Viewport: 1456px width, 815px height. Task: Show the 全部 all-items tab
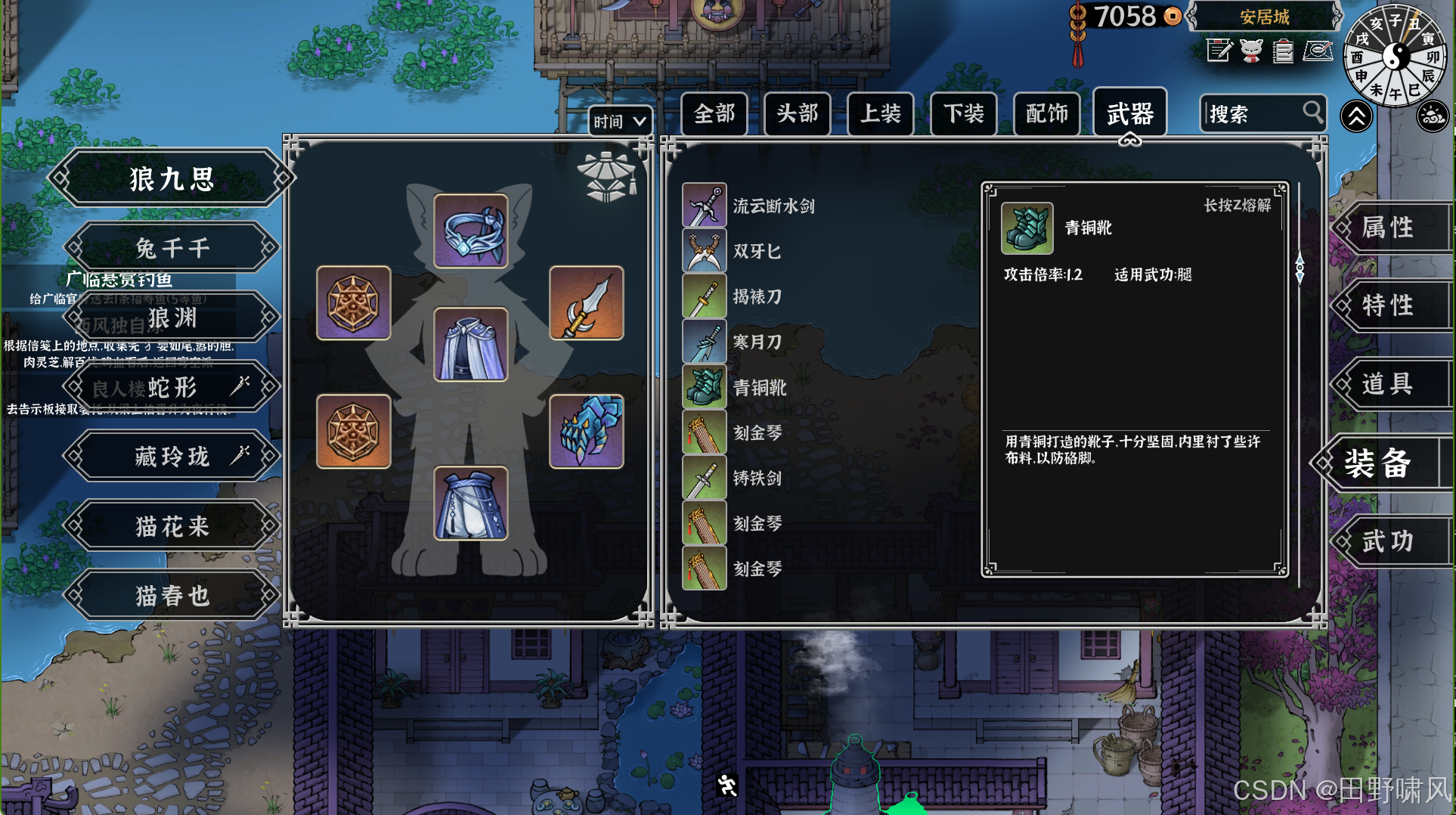[x=714, y=114]
